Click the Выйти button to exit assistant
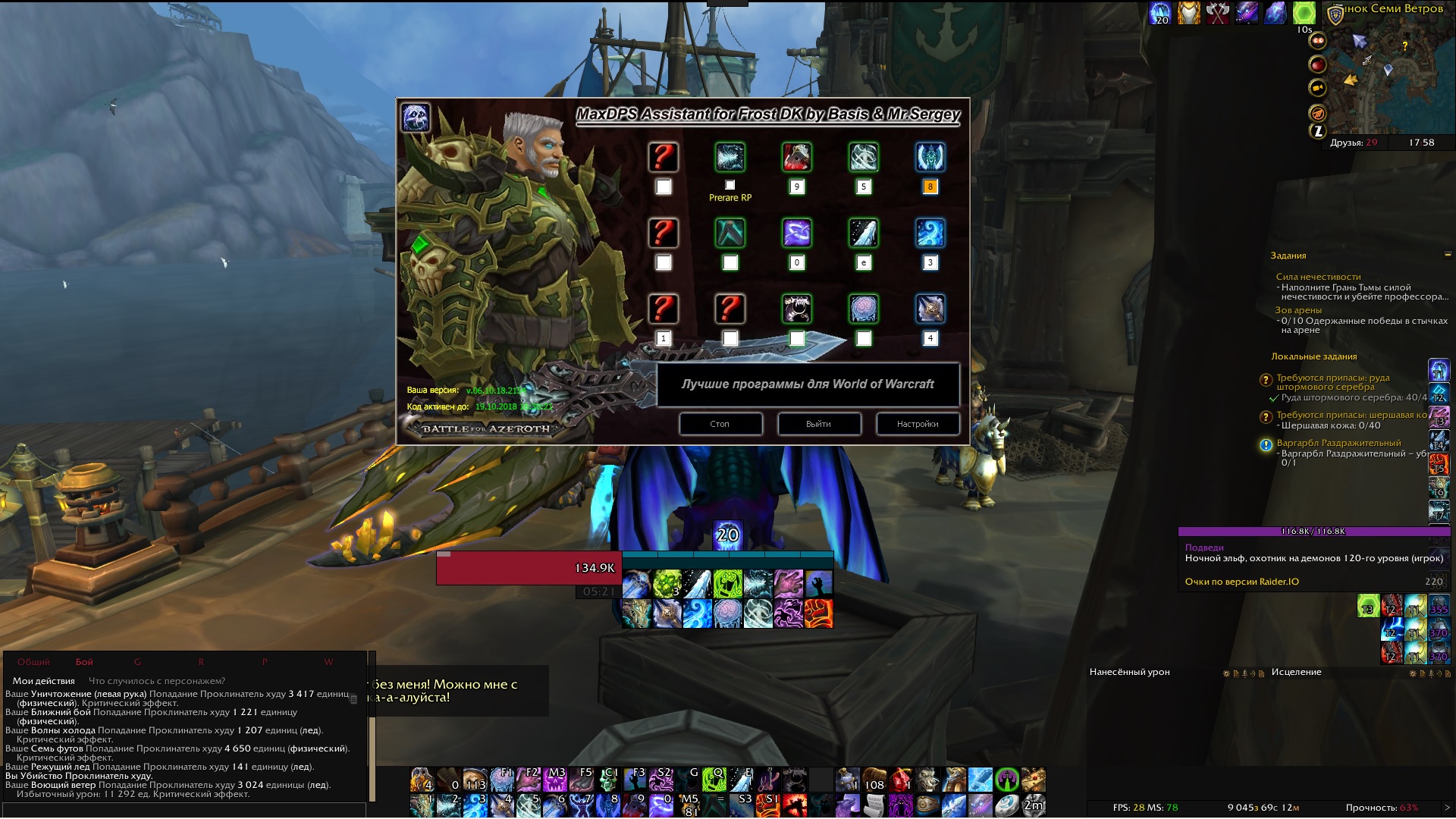The image size is (1456, 819). (819, 424)
